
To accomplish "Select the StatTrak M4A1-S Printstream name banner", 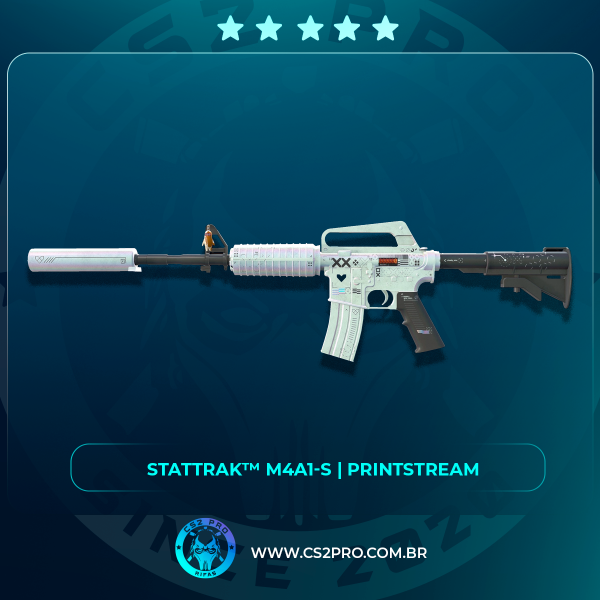I will pos(308,468).
